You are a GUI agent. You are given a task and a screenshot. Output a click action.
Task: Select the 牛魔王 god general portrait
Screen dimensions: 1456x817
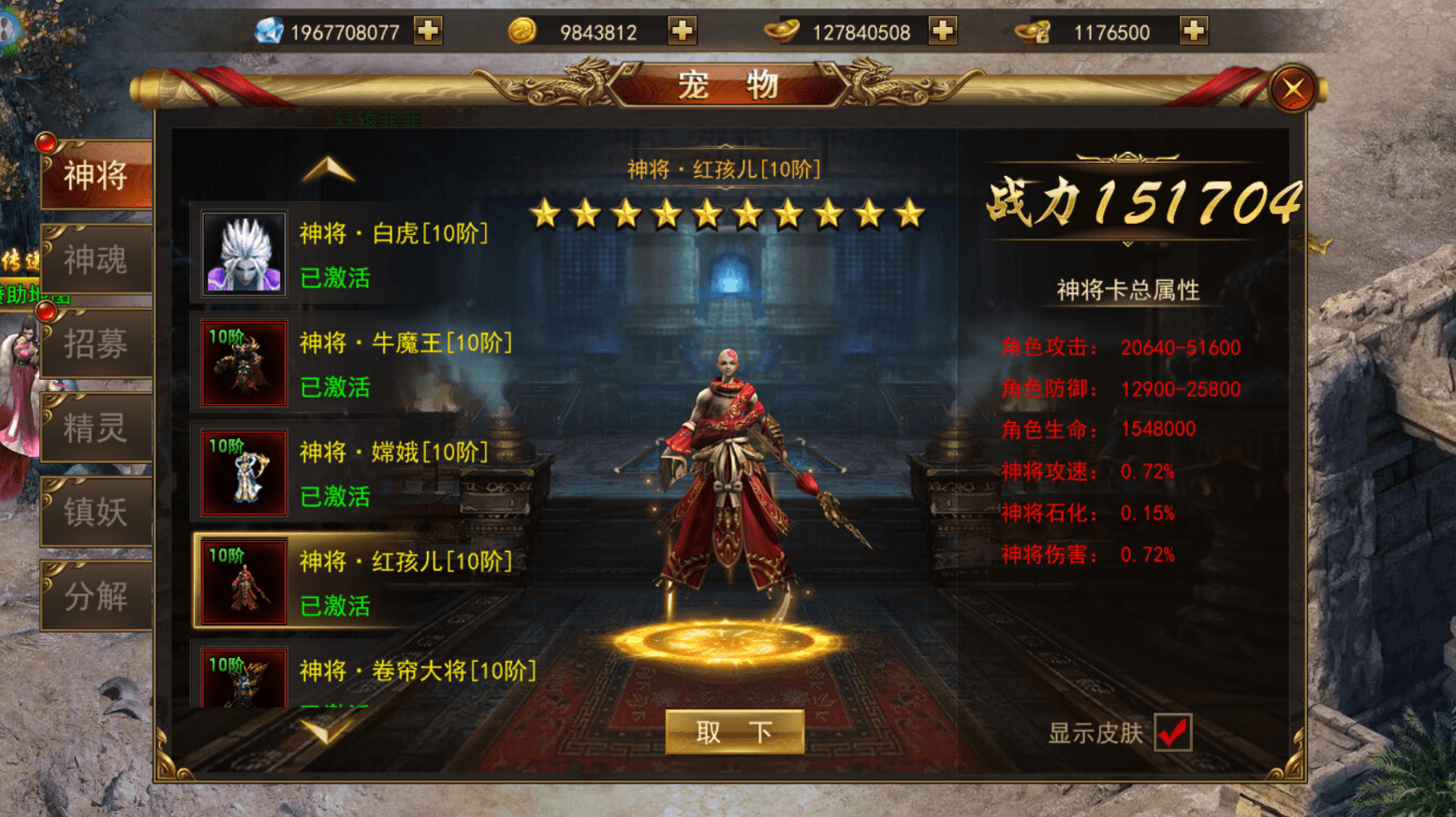click(243, 364)
